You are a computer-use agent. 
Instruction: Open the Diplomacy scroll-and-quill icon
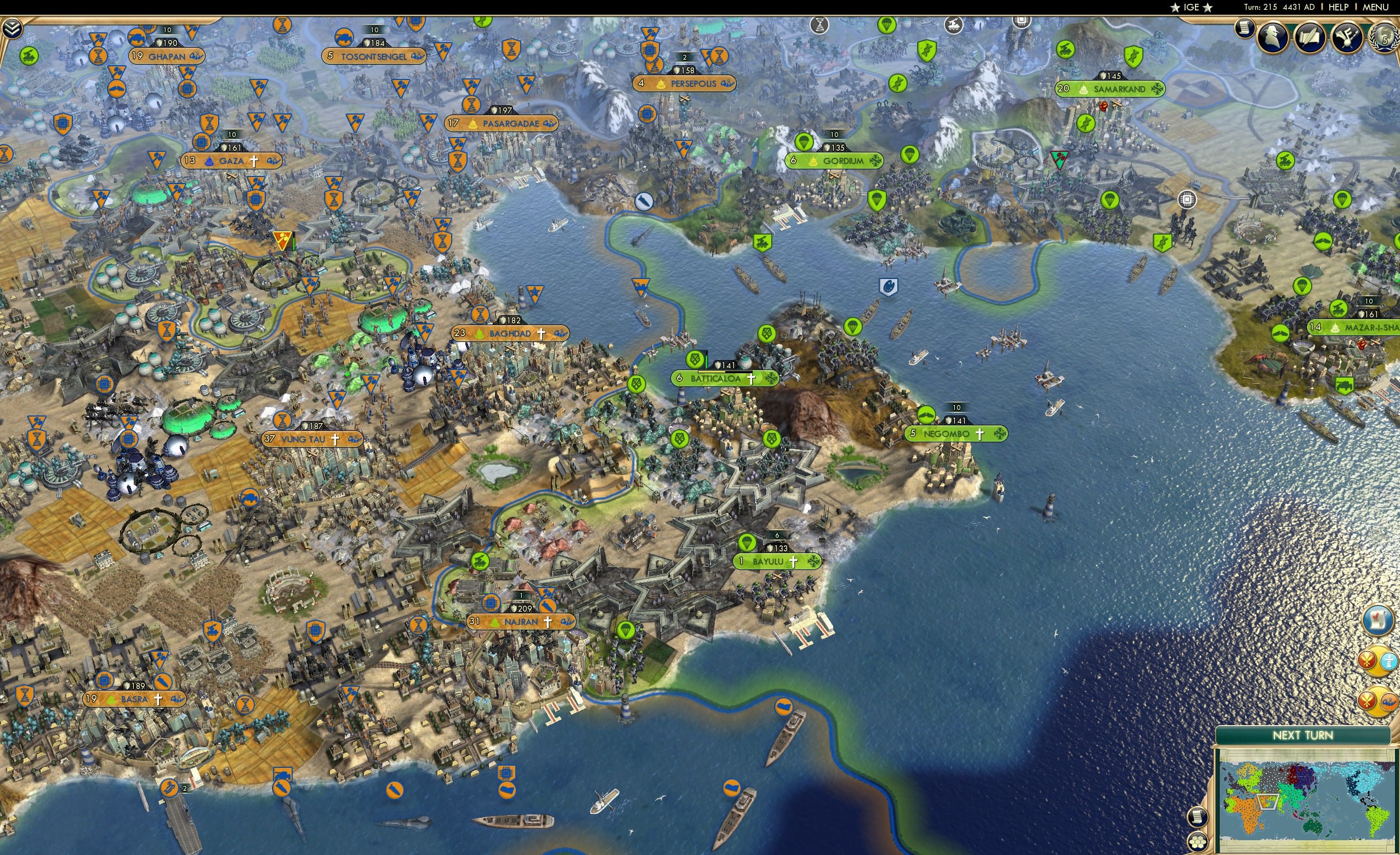coord(1311,38)
